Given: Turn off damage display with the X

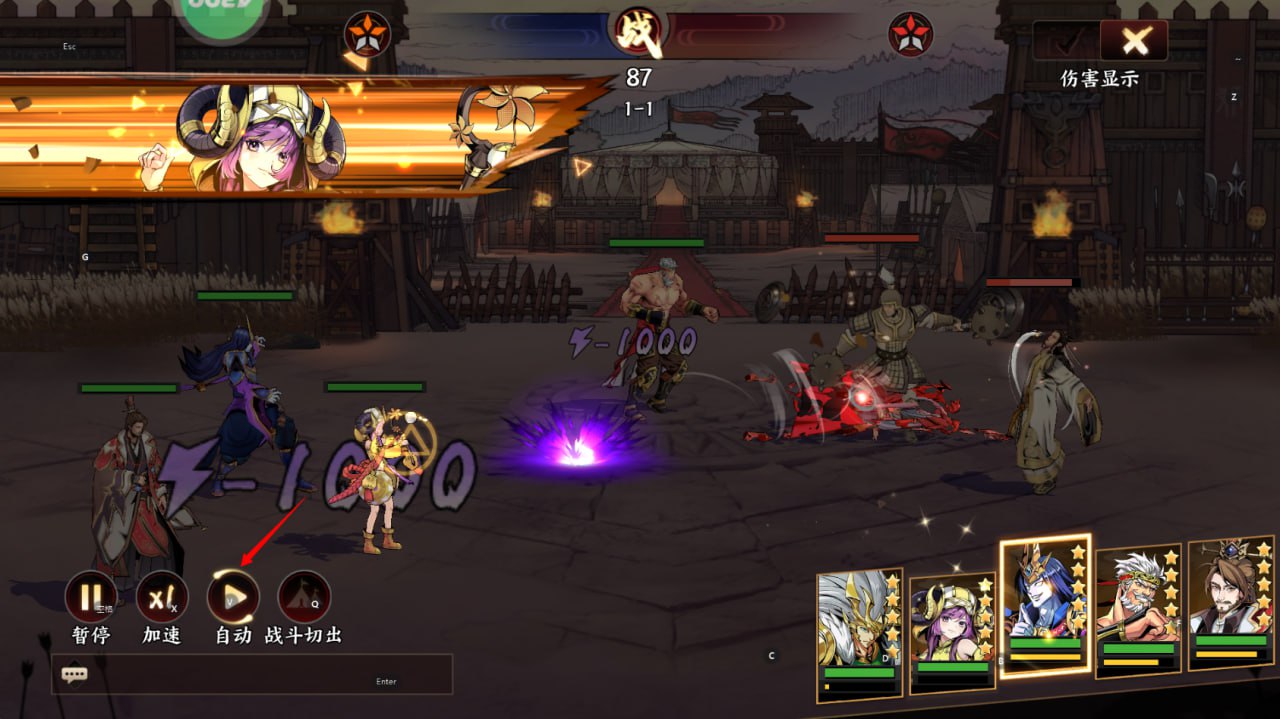Looking at the screenshot, I should 1134,41.
